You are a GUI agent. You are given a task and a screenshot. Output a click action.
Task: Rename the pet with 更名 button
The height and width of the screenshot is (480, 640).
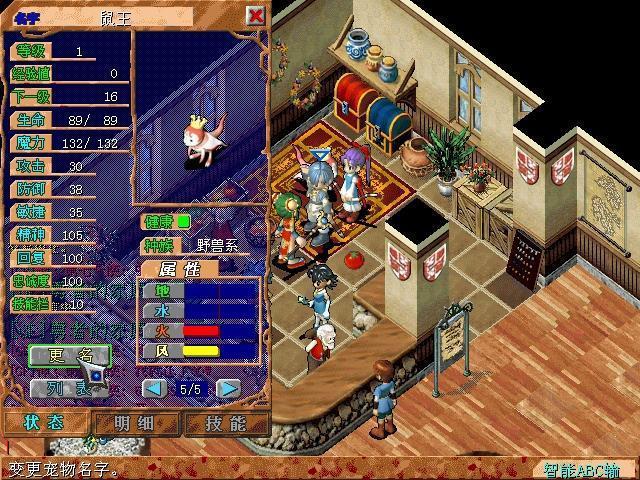67,355
